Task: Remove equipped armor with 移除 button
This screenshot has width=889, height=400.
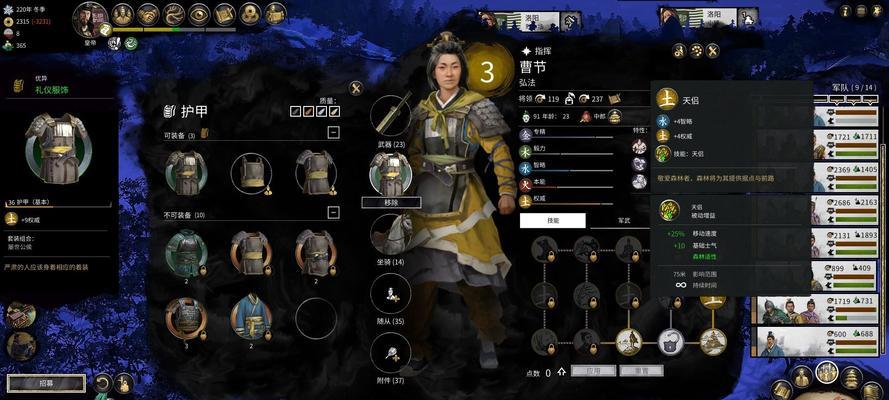Action: click(x=391, y=202)
